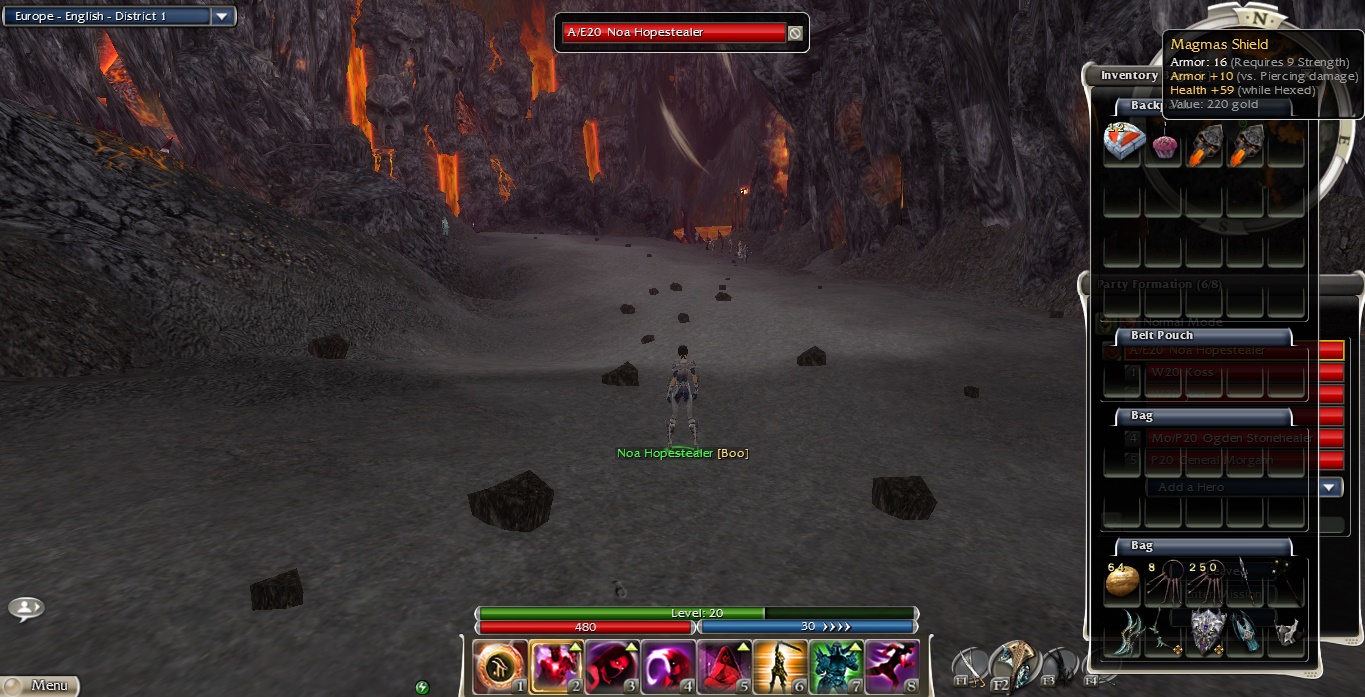
Task: Open the district selection dropdown
Action: coord(222,17)
